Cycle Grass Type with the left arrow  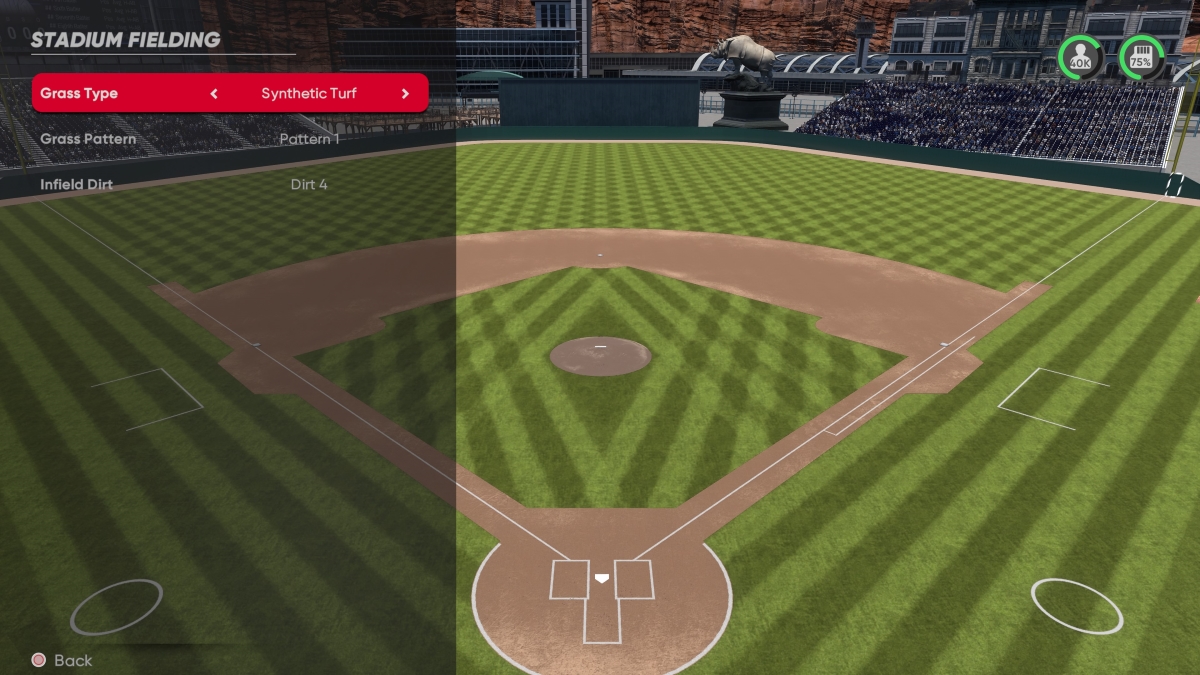coord(214,94)
